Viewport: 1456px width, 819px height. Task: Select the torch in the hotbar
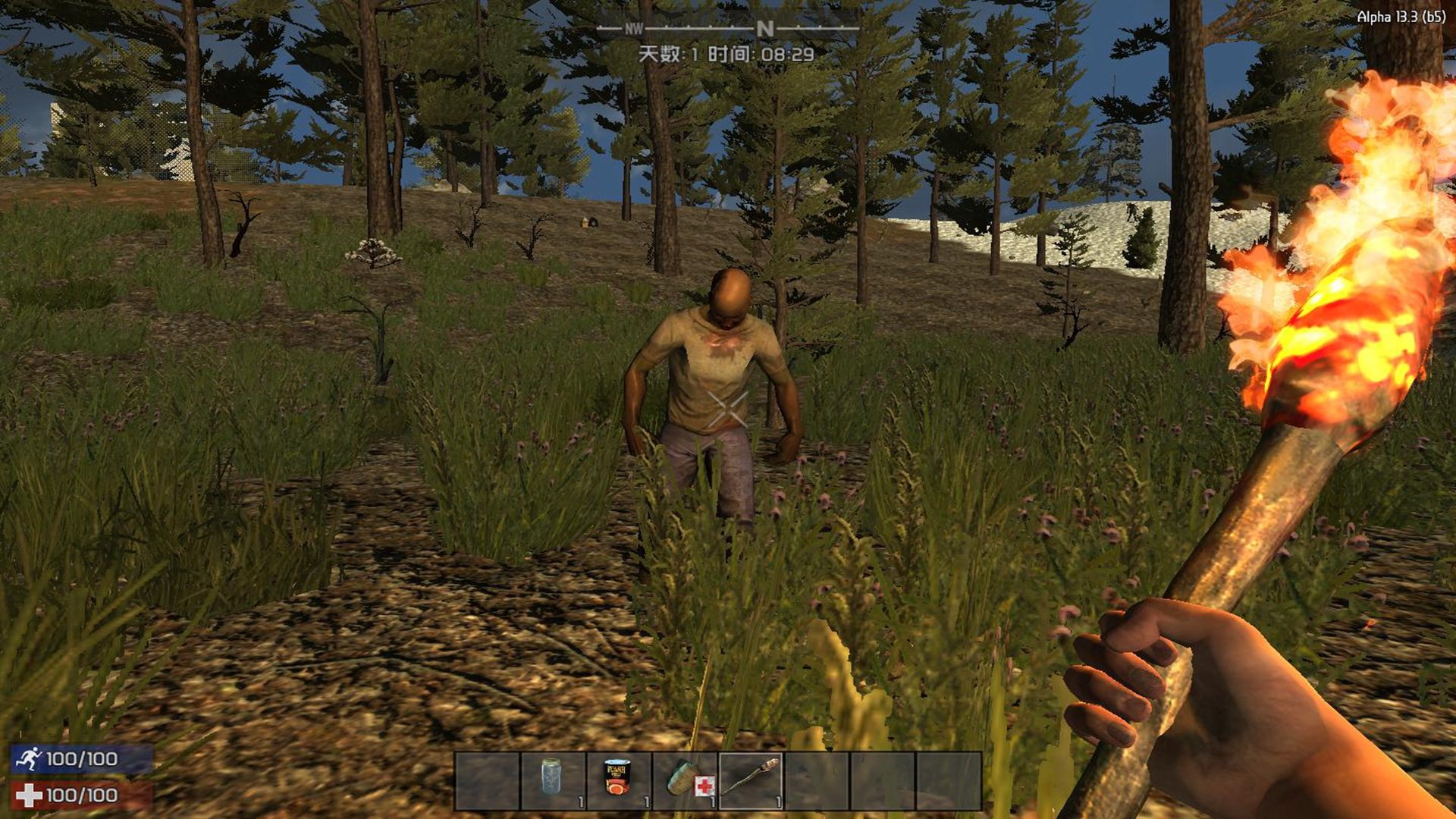pyautogui.click(x=751, y=780)
